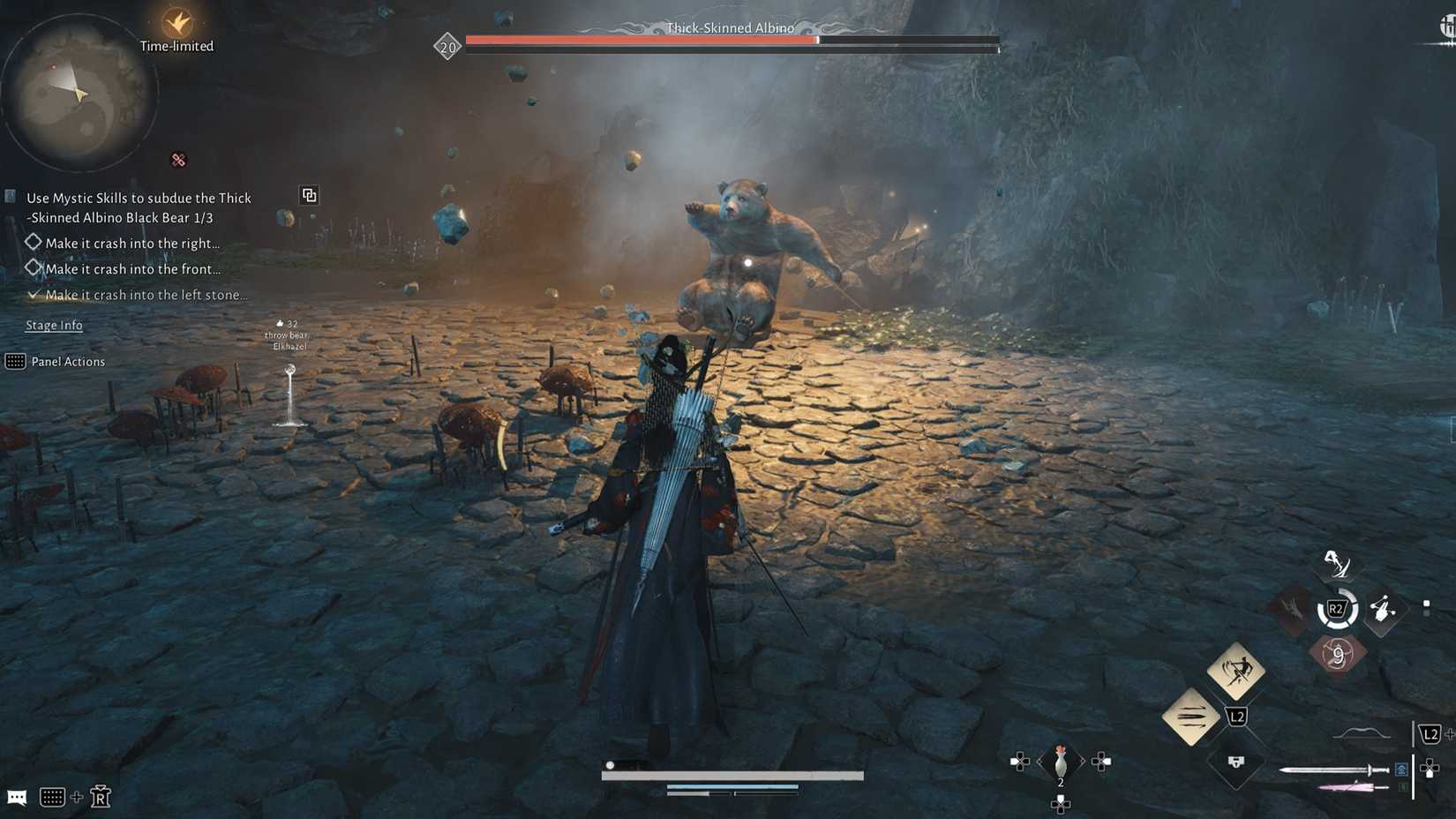Open the Stage Info link
Screen dimensions: 1456x819
pos(54,326)
